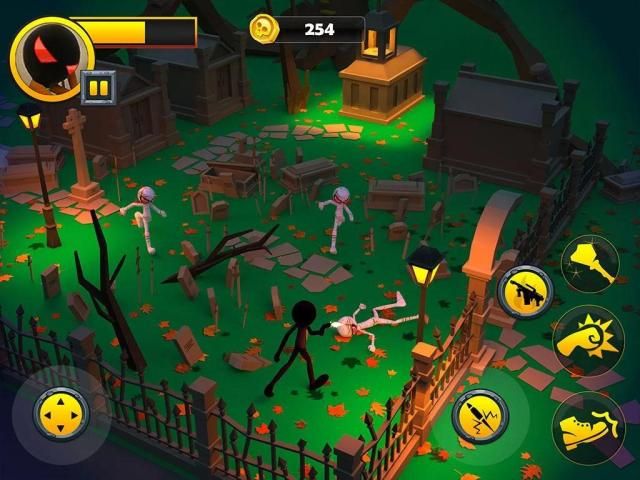The height and width of the screenshot is (480, 640).
Task: Activate the hammer melee attack
Action: 589,264
